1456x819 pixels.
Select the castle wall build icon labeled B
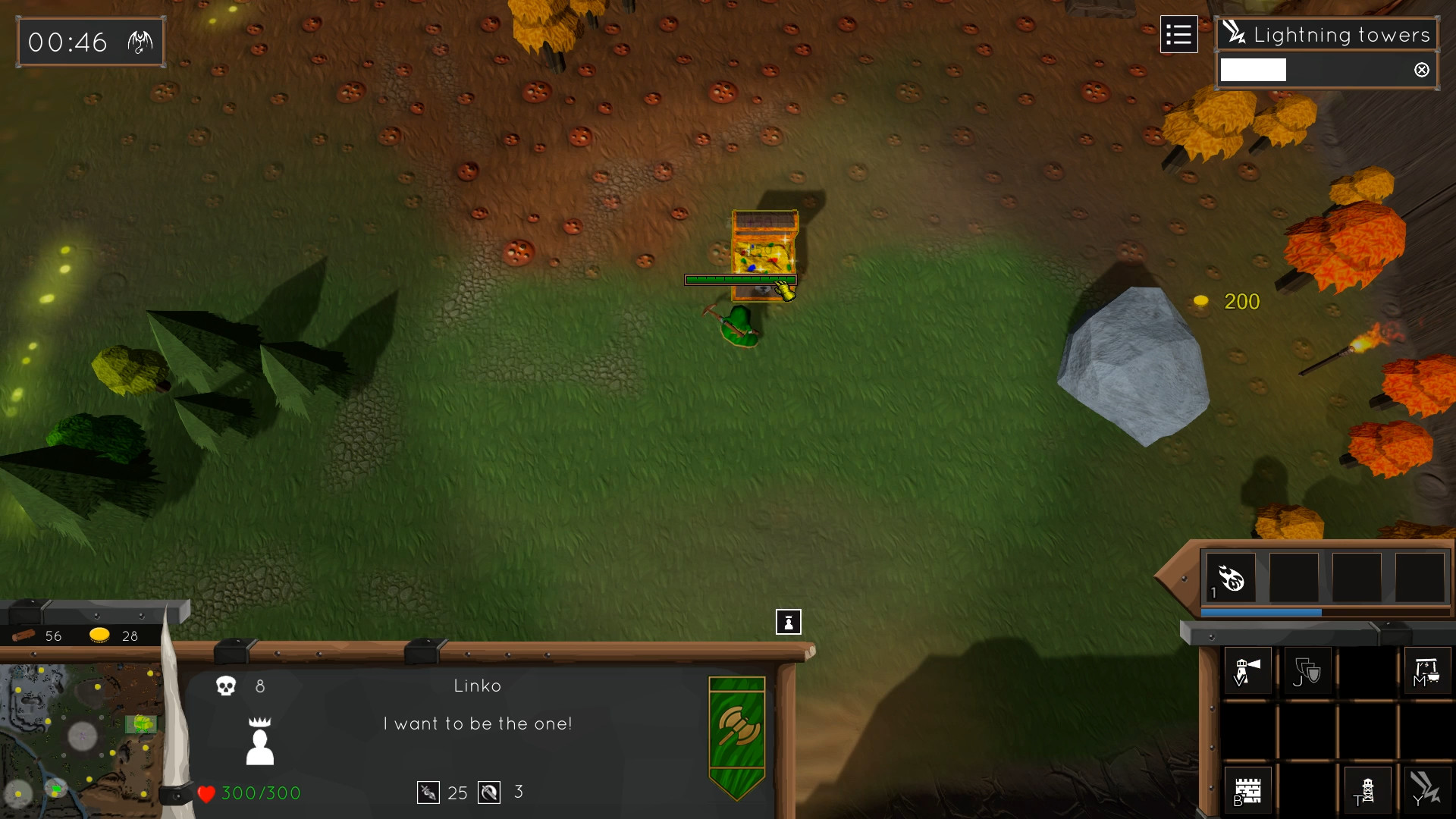pyautogui.click(x=1247, y=789)
